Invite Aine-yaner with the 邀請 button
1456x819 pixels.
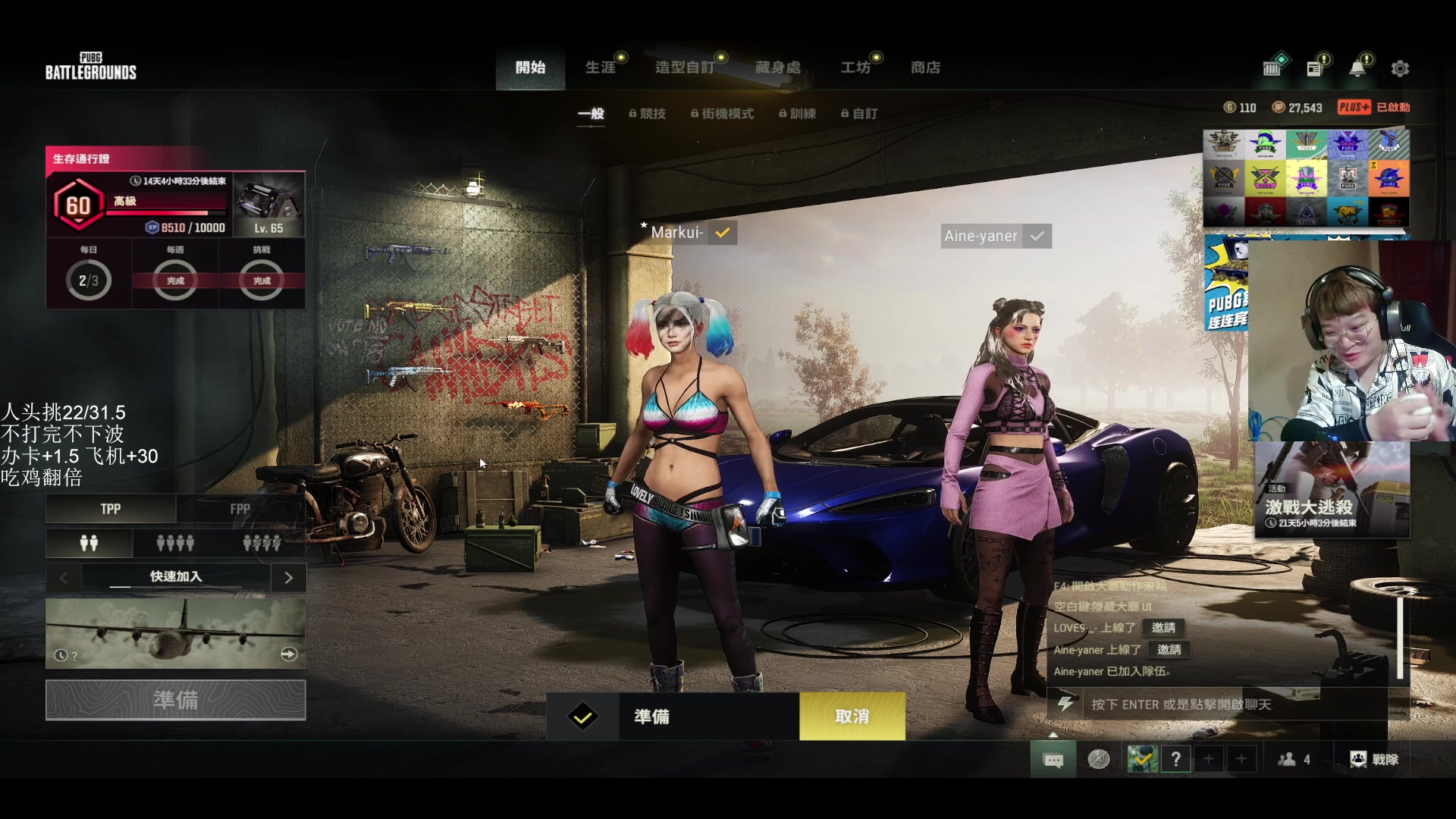click(1169, 650)
